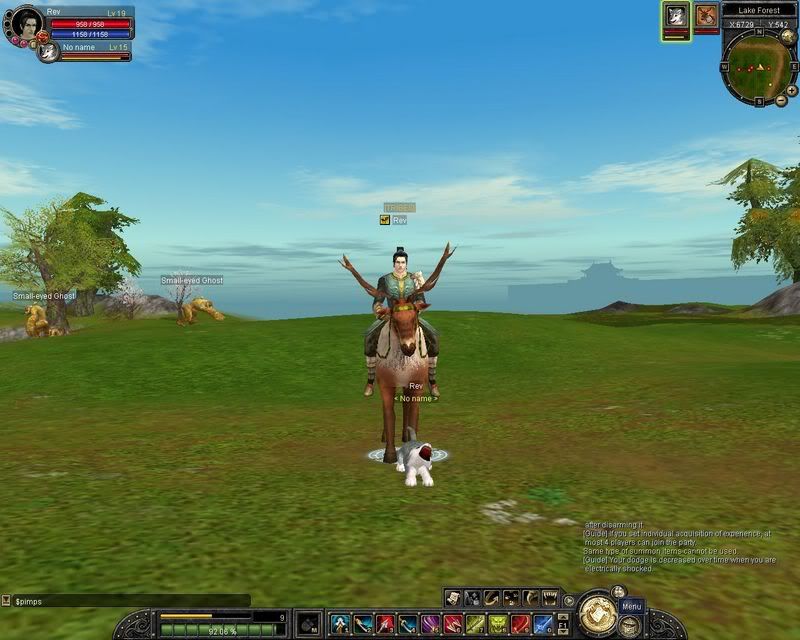Select the white wolf summon icon
Viewport: 800px width, 640px height.
pos(676,16)
